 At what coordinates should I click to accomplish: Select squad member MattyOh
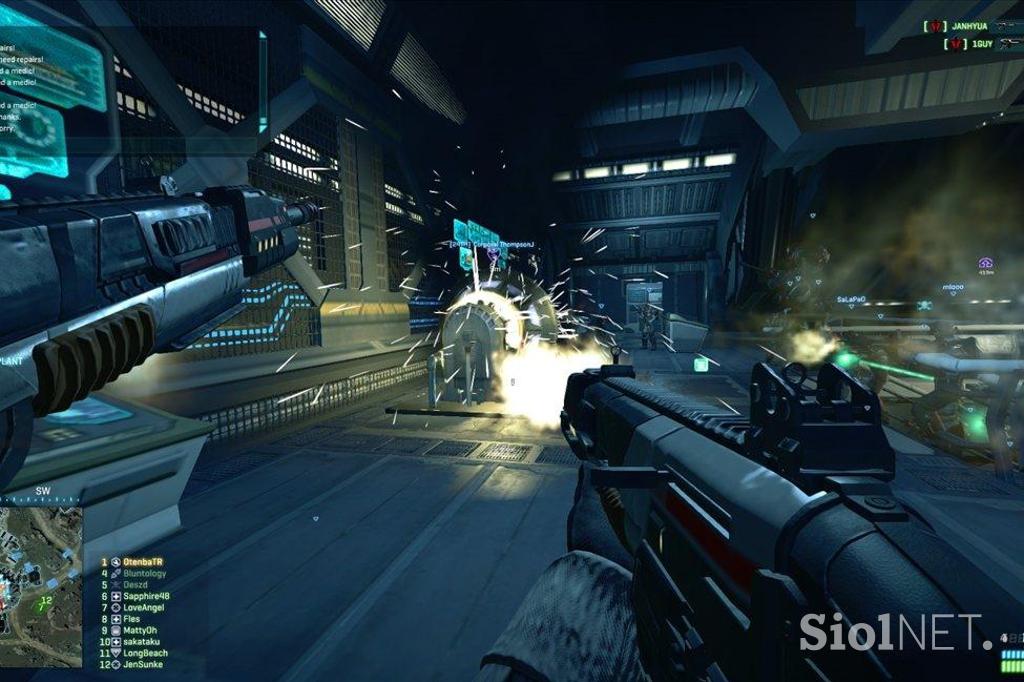pyautogui.click(x=141, y=631)
